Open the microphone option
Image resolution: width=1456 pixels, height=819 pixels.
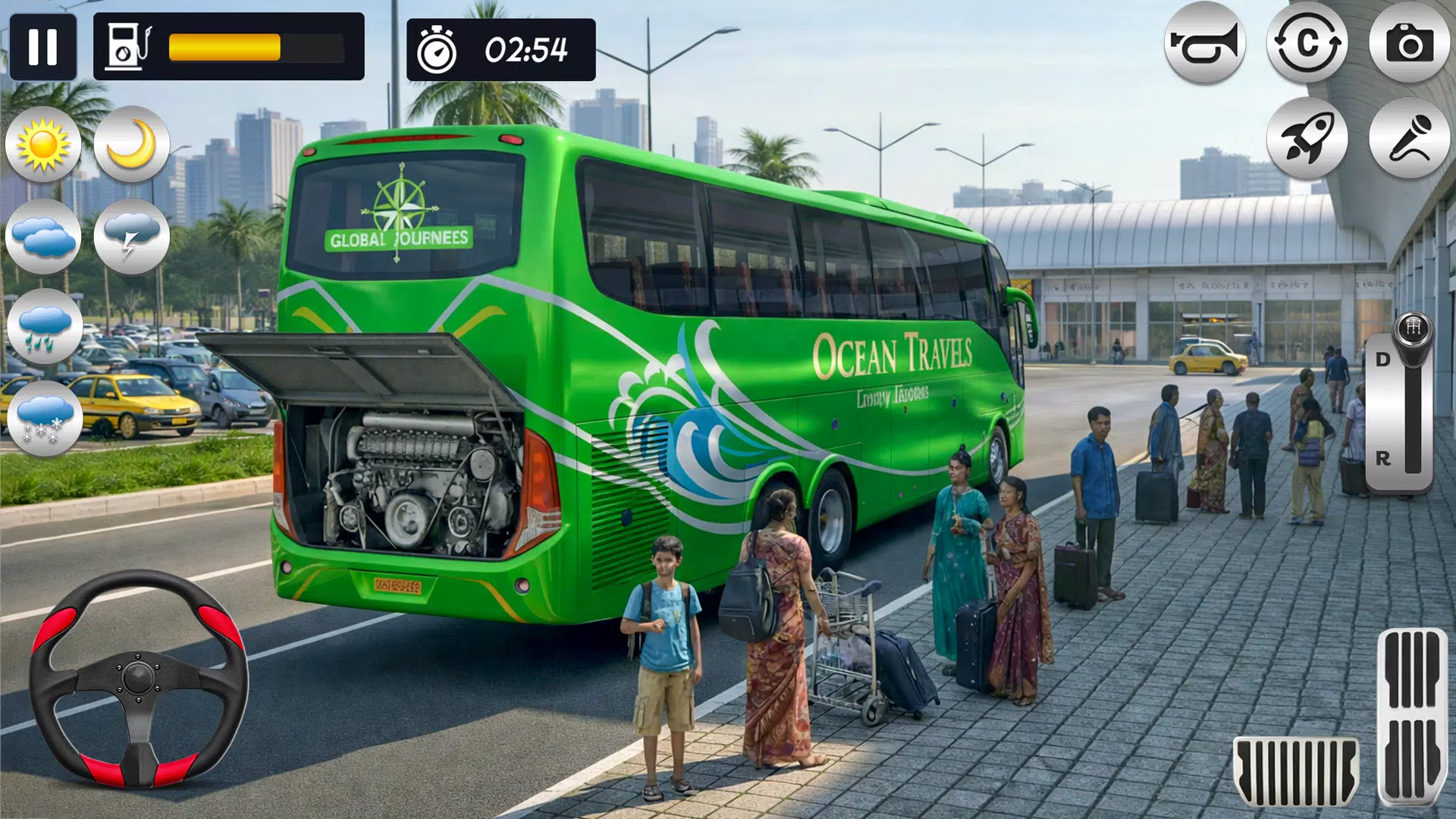pos(1409,140)
